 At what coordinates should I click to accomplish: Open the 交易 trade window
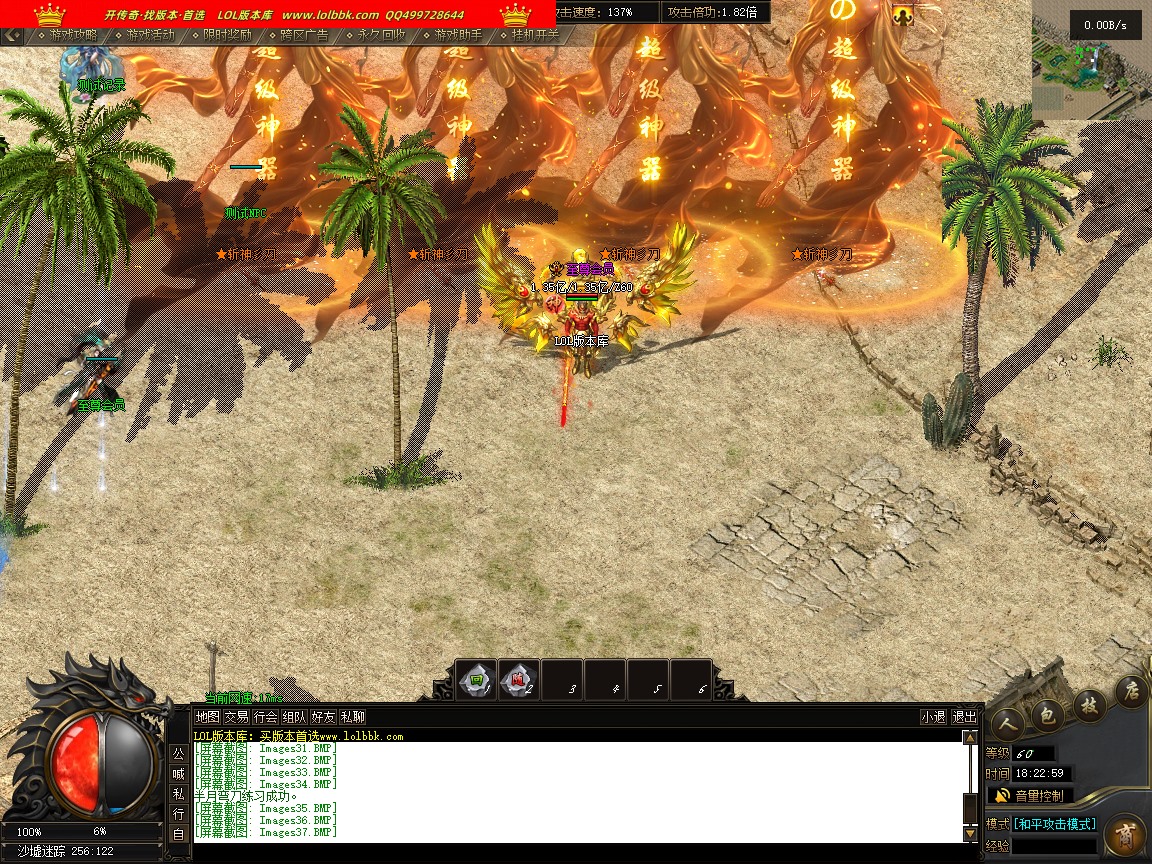(236, 717)
